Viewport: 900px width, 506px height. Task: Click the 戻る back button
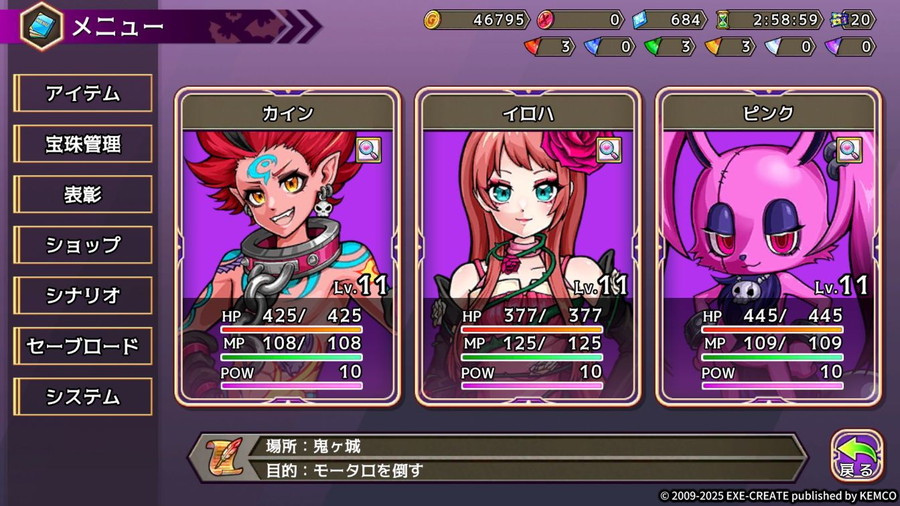tap(856, 457)
